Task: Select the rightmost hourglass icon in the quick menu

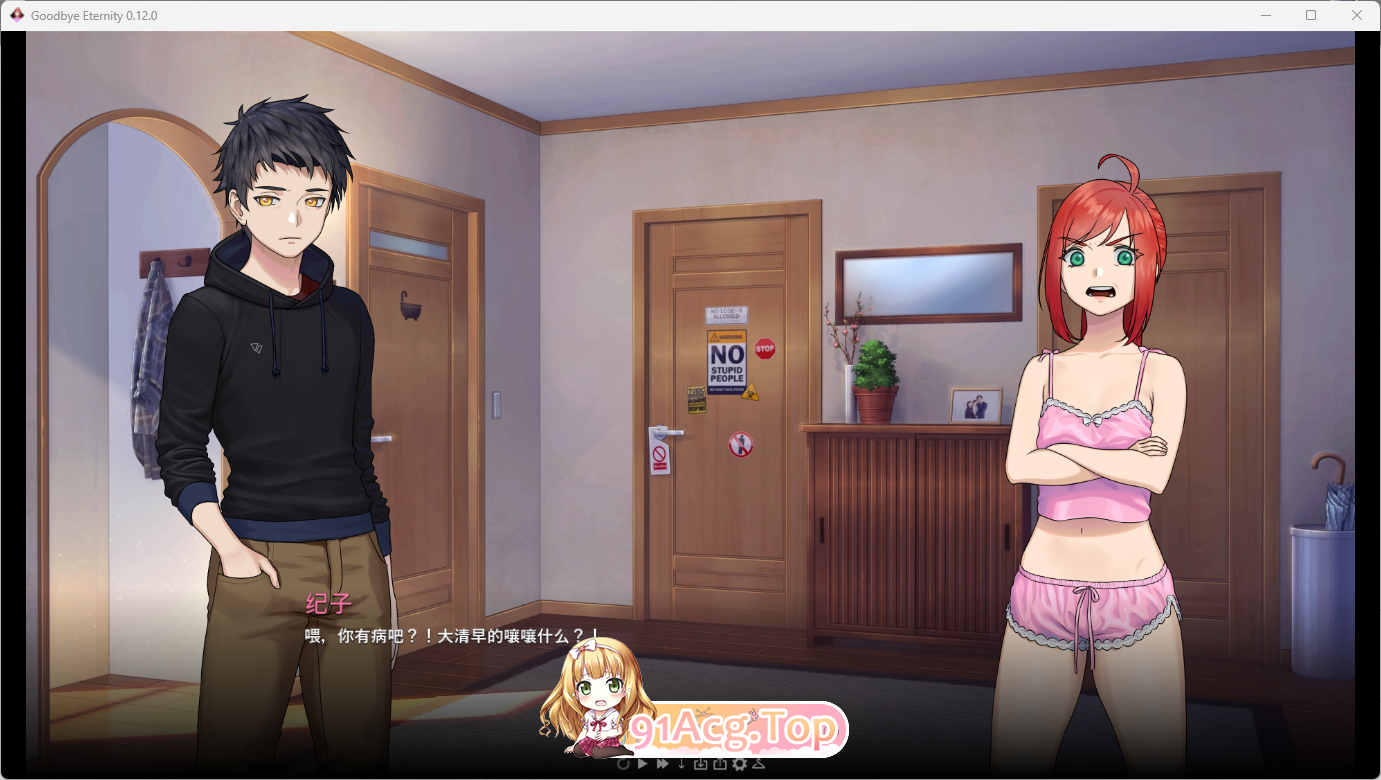Action: click(758, 763)
